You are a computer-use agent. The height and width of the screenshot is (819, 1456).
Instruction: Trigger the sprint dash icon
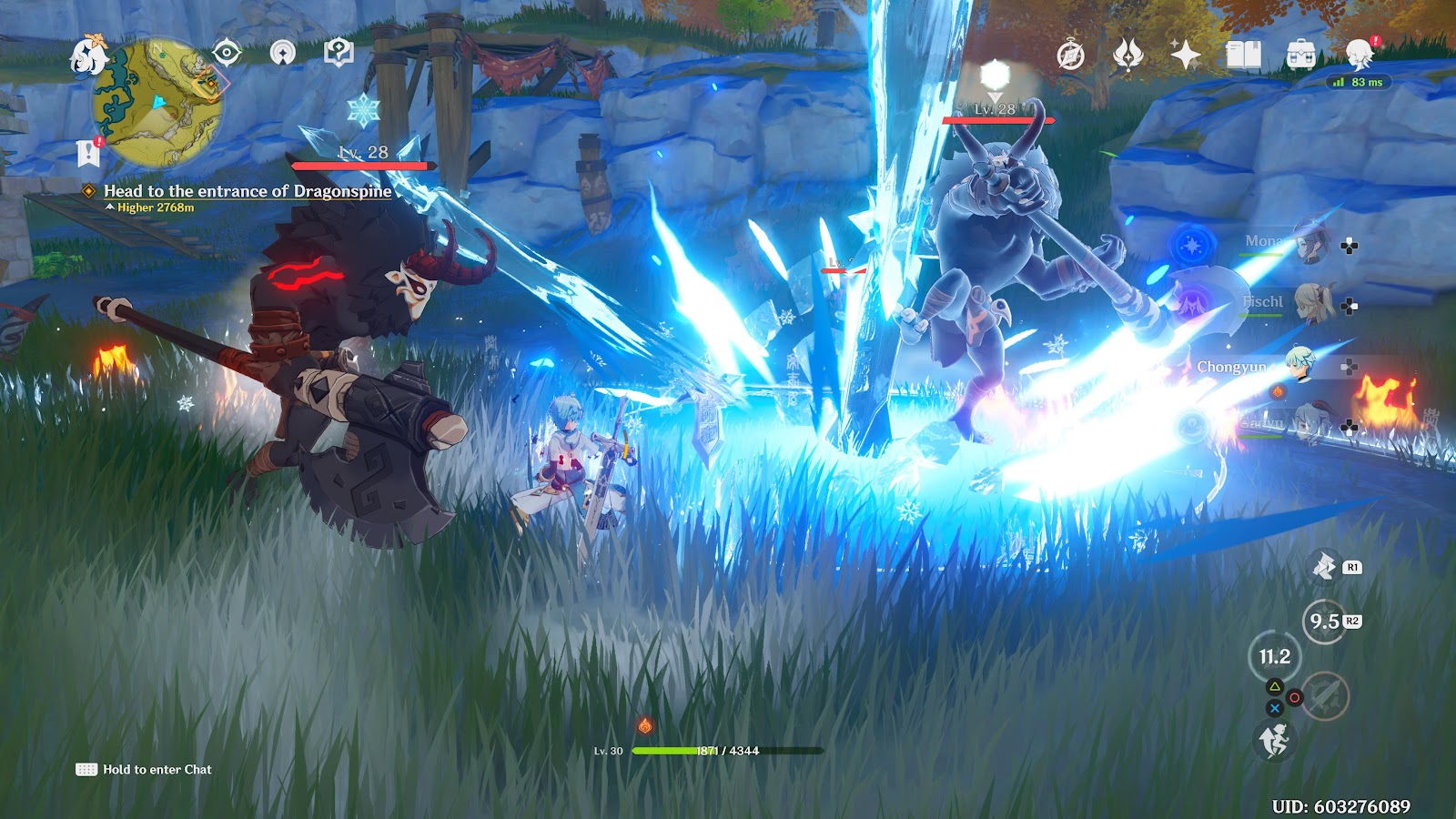click(1274, 740)
